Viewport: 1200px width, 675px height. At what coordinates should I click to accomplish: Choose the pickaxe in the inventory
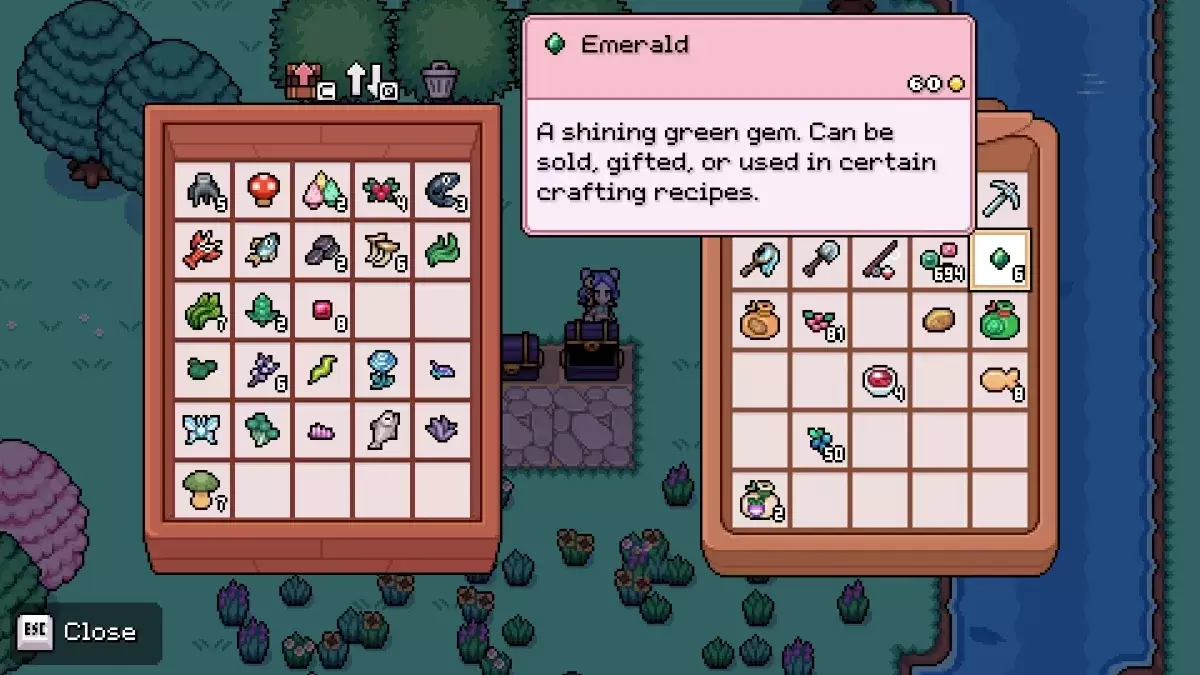[1000, 199]
